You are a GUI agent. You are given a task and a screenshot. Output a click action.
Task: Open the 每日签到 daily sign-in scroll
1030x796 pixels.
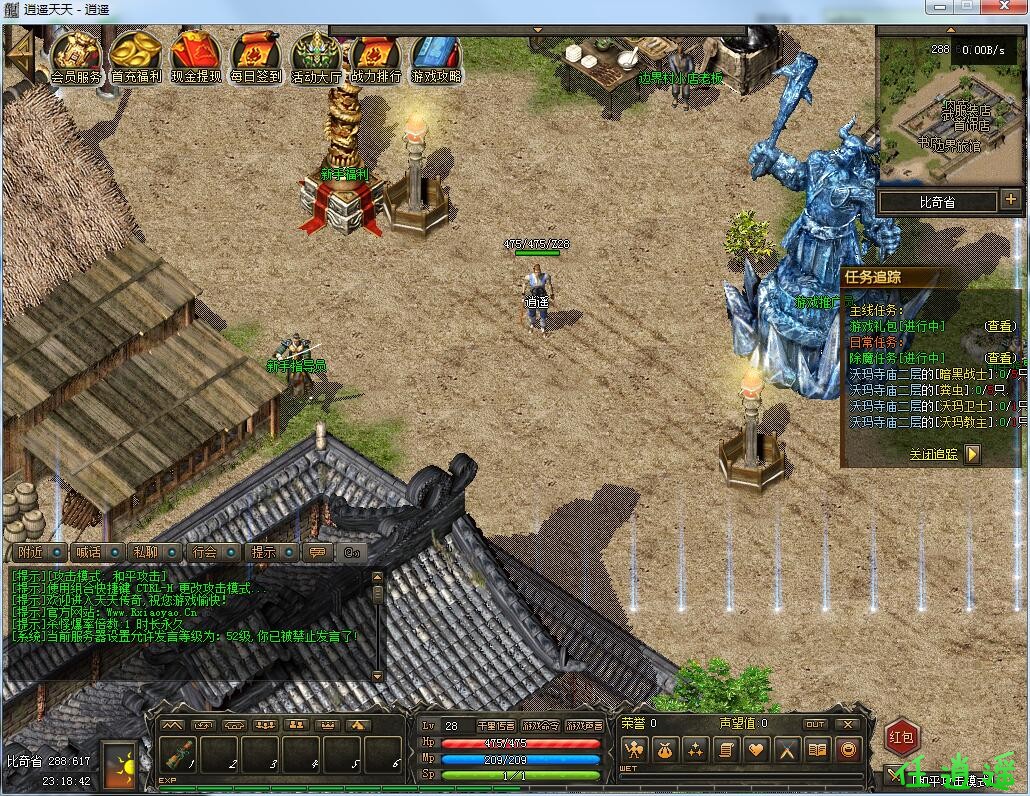(256, 53)
